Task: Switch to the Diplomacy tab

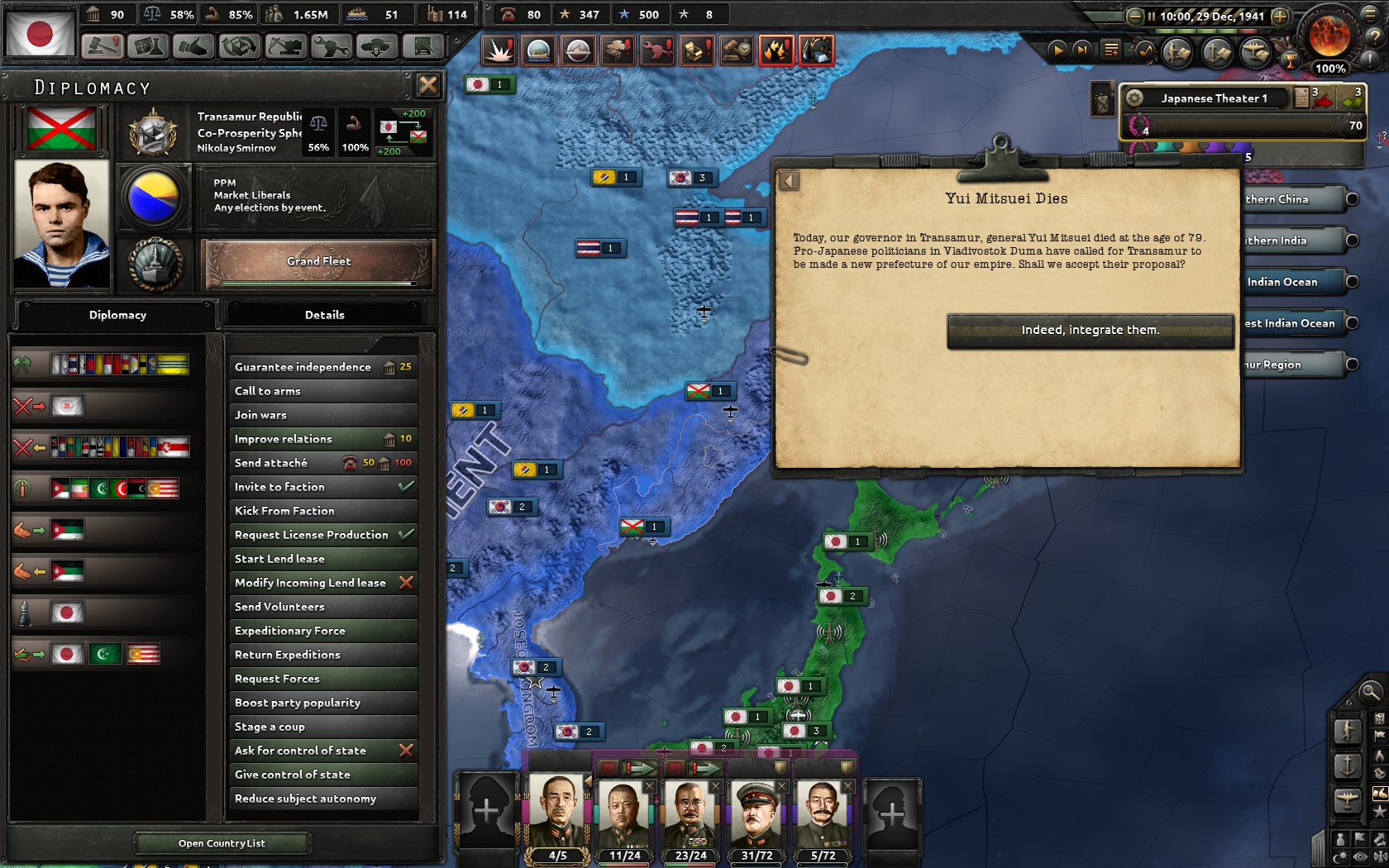Action: [117, 314]
